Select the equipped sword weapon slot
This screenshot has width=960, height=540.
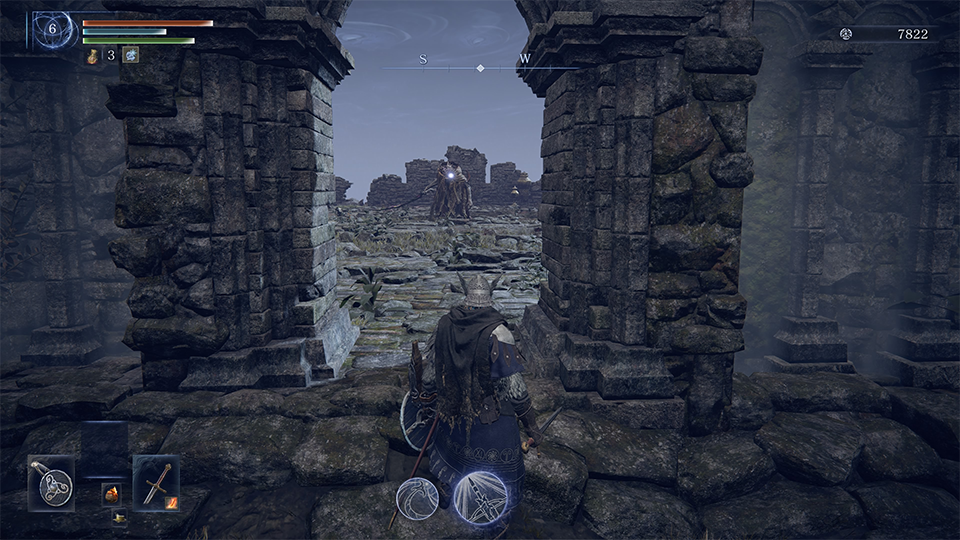coord(156,483)
